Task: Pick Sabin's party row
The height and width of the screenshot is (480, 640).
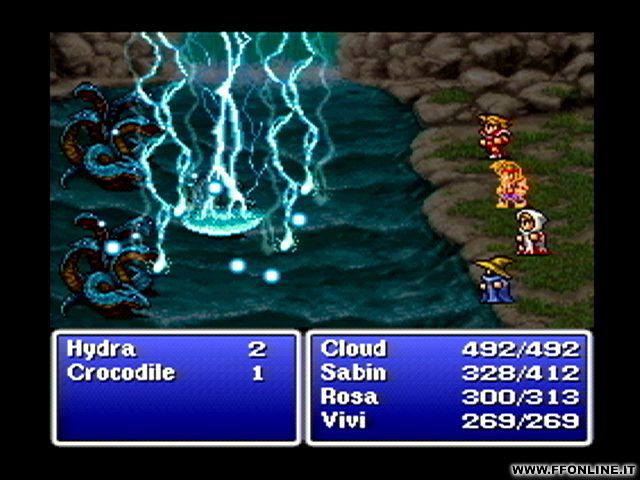Action: [x=351, y=373]
